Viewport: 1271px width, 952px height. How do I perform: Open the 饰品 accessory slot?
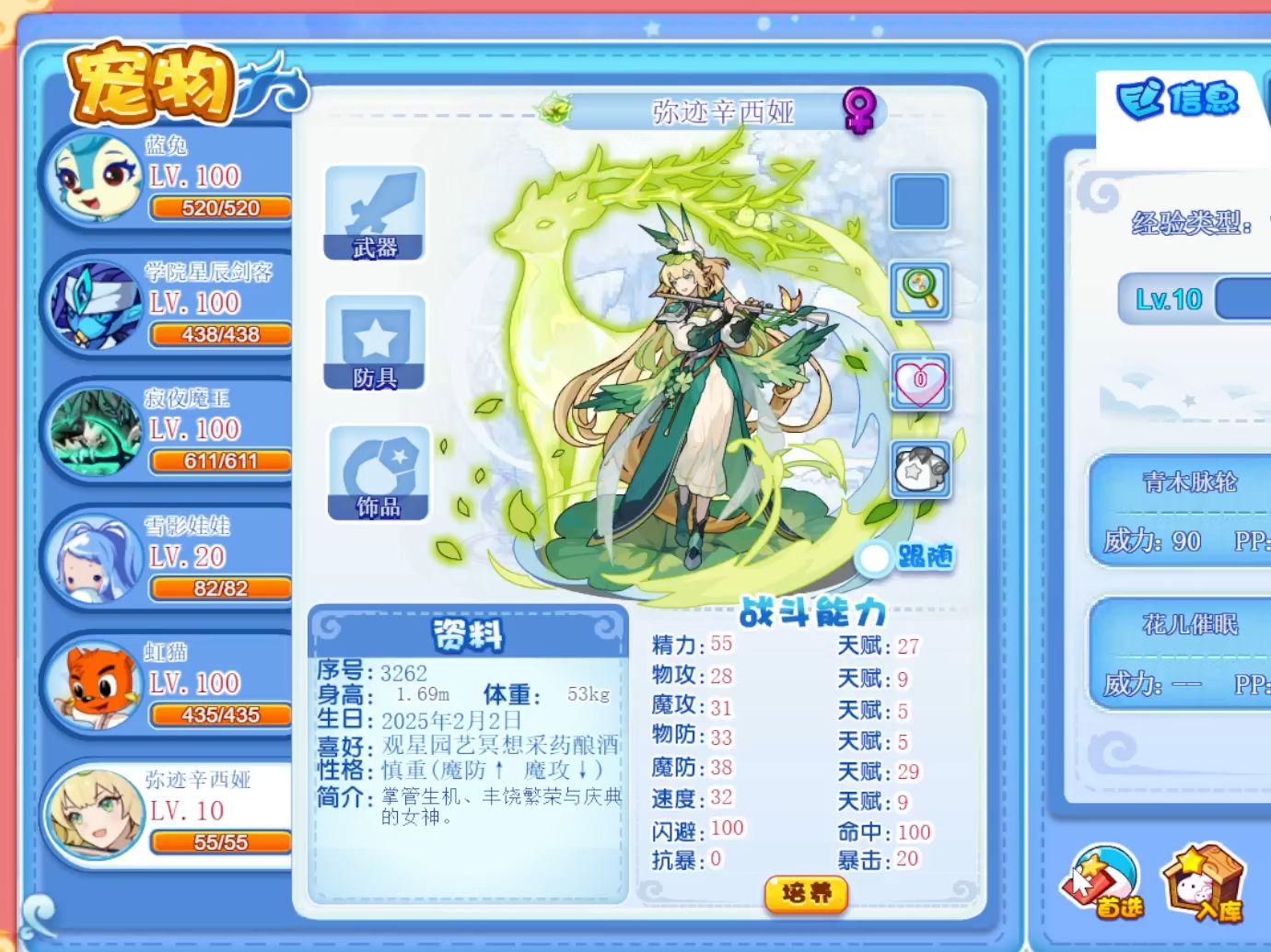click(x=379, y=473)
